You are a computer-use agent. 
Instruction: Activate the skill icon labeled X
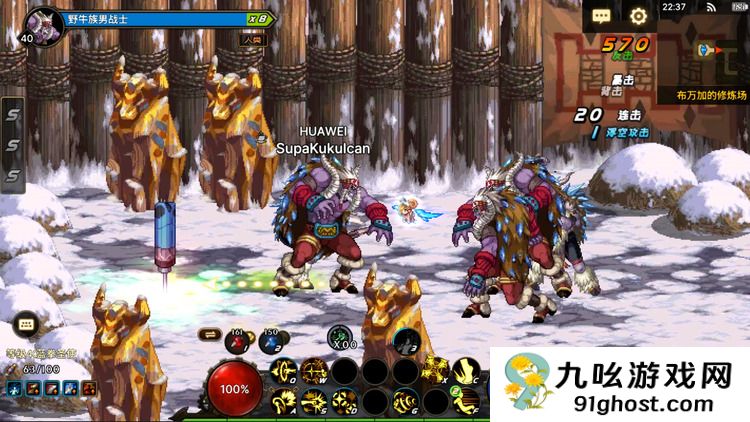coord(436,369)
